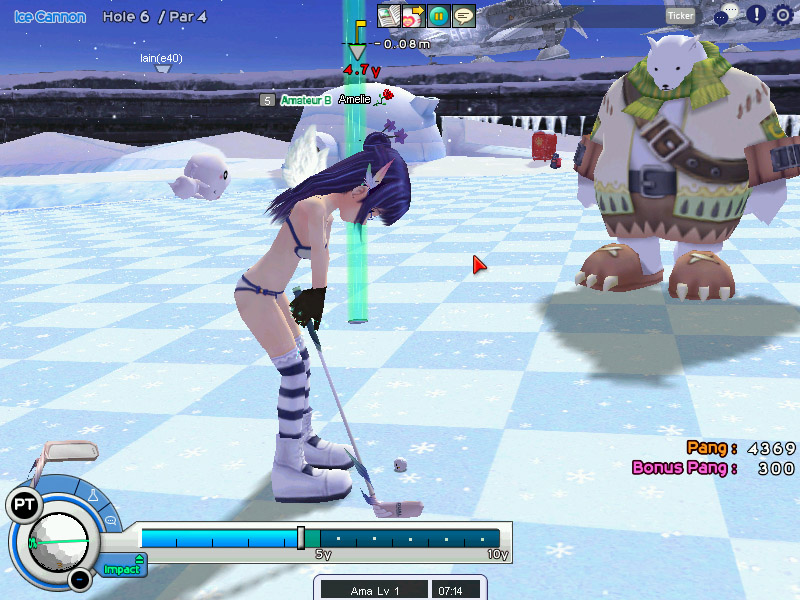Click the golf ball spin indicator

57,541
